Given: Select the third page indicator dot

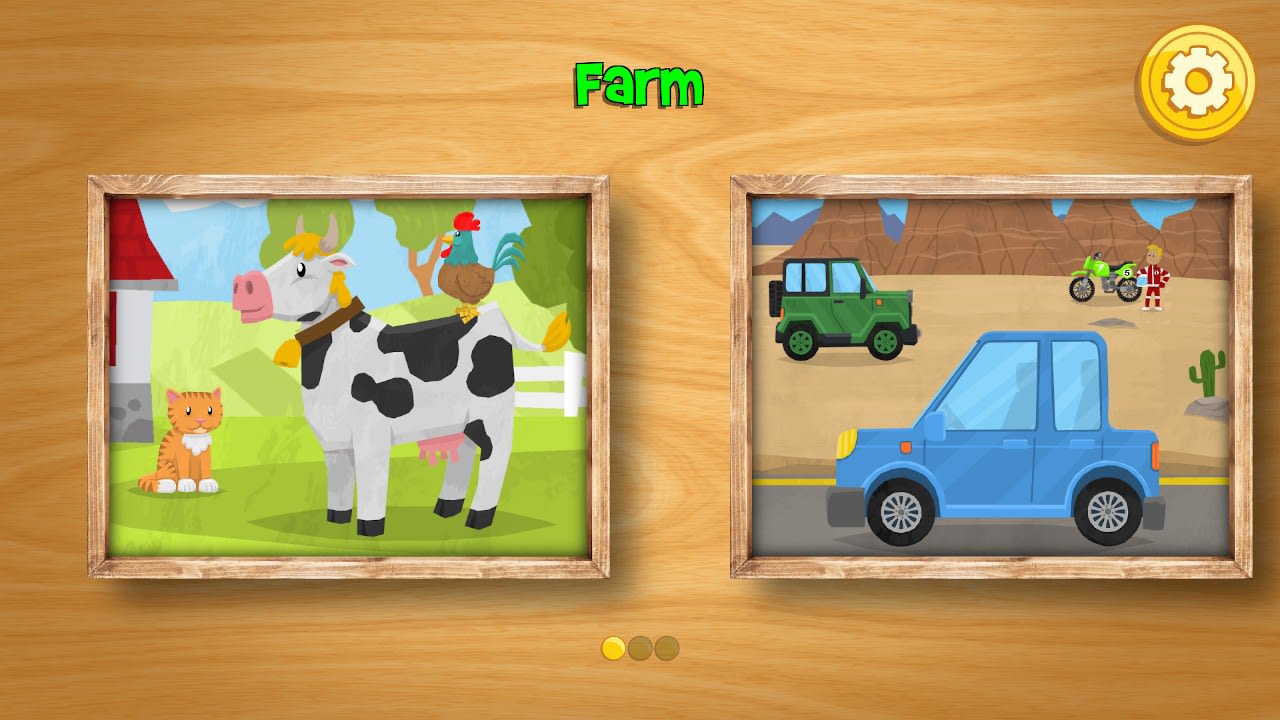Looking at the screenshot, I should coord(666,648).
